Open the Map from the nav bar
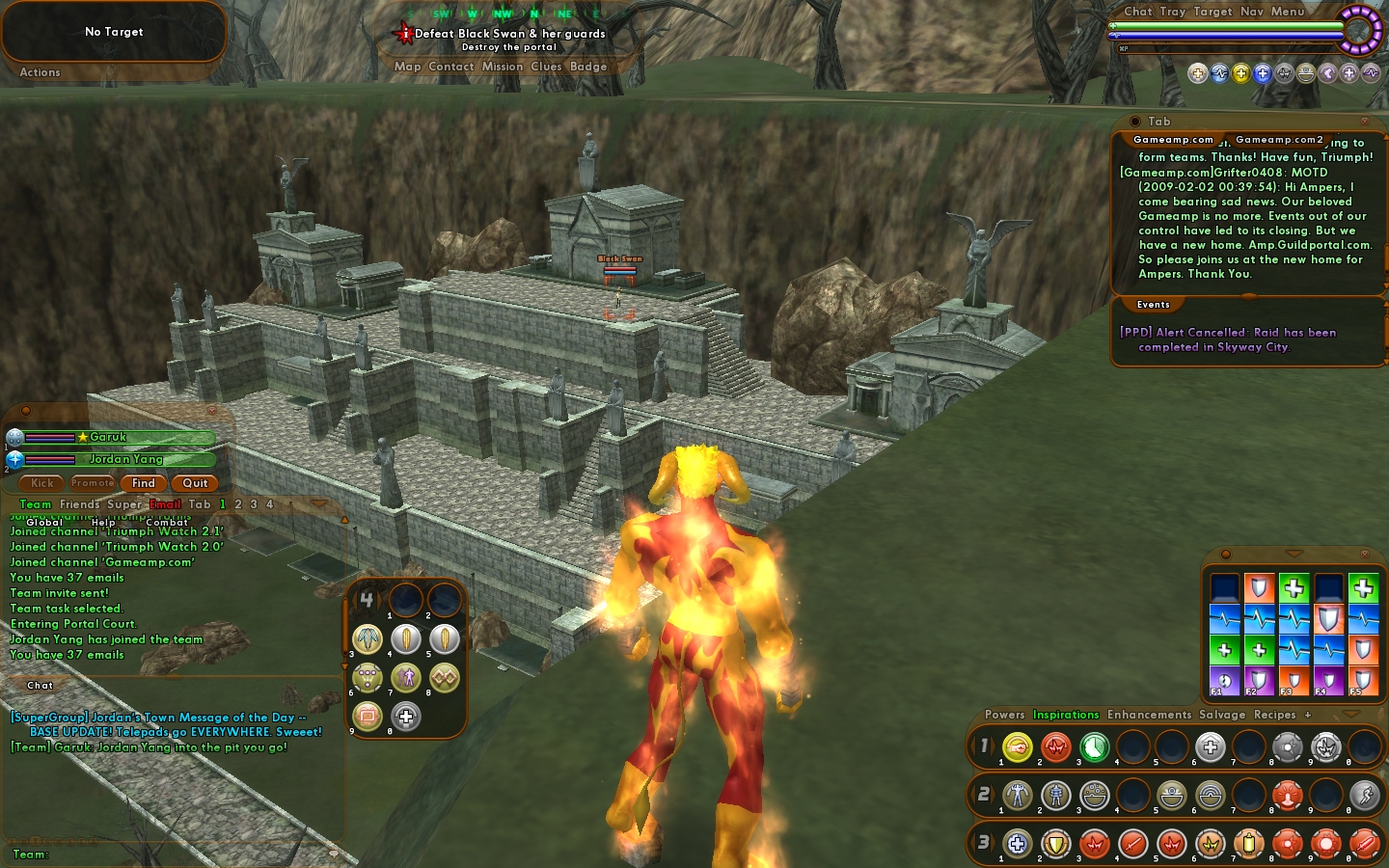This screenshot has width=1389, height=868. pos(407,67)
